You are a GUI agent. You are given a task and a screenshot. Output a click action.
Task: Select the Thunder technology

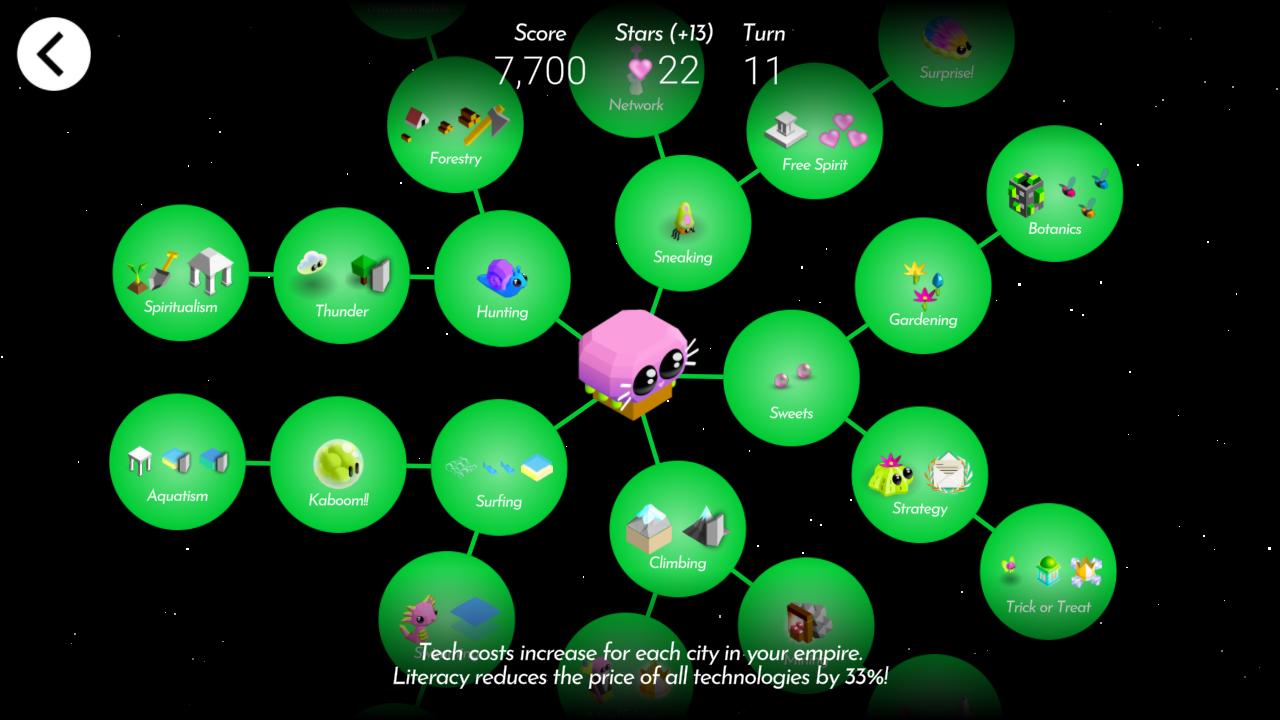342,278
